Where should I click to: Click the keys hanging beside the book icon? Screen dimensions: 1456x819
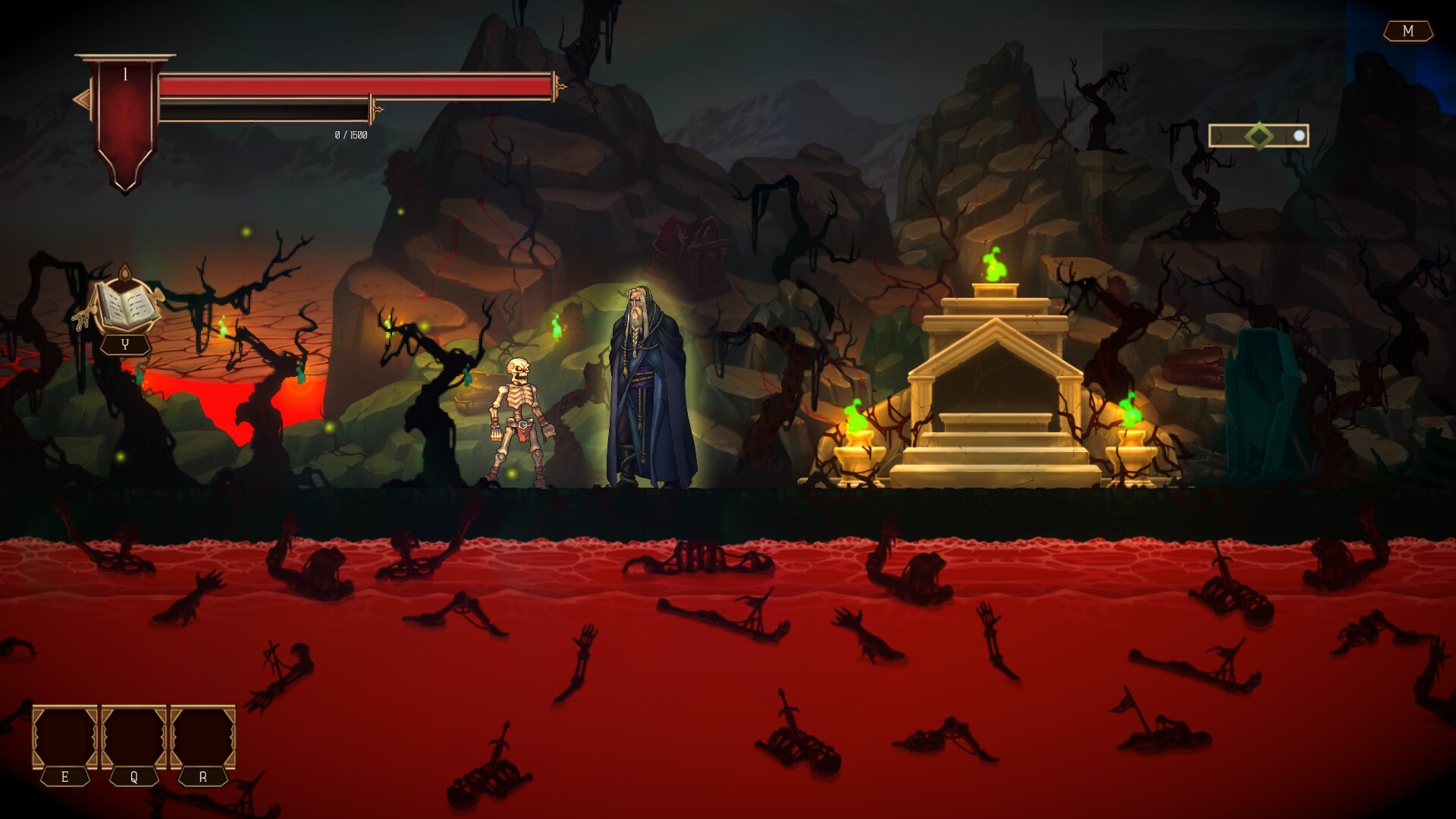pyautogui.click(x=81, y=319)
